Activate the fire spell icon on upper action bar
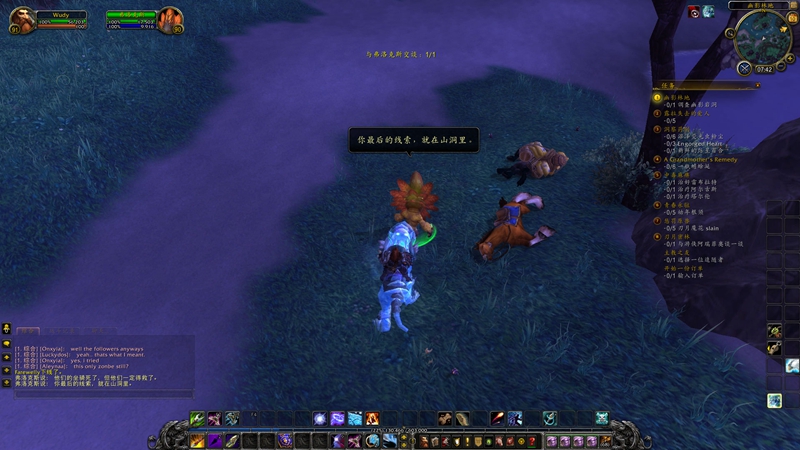 (x=372, y=418)
